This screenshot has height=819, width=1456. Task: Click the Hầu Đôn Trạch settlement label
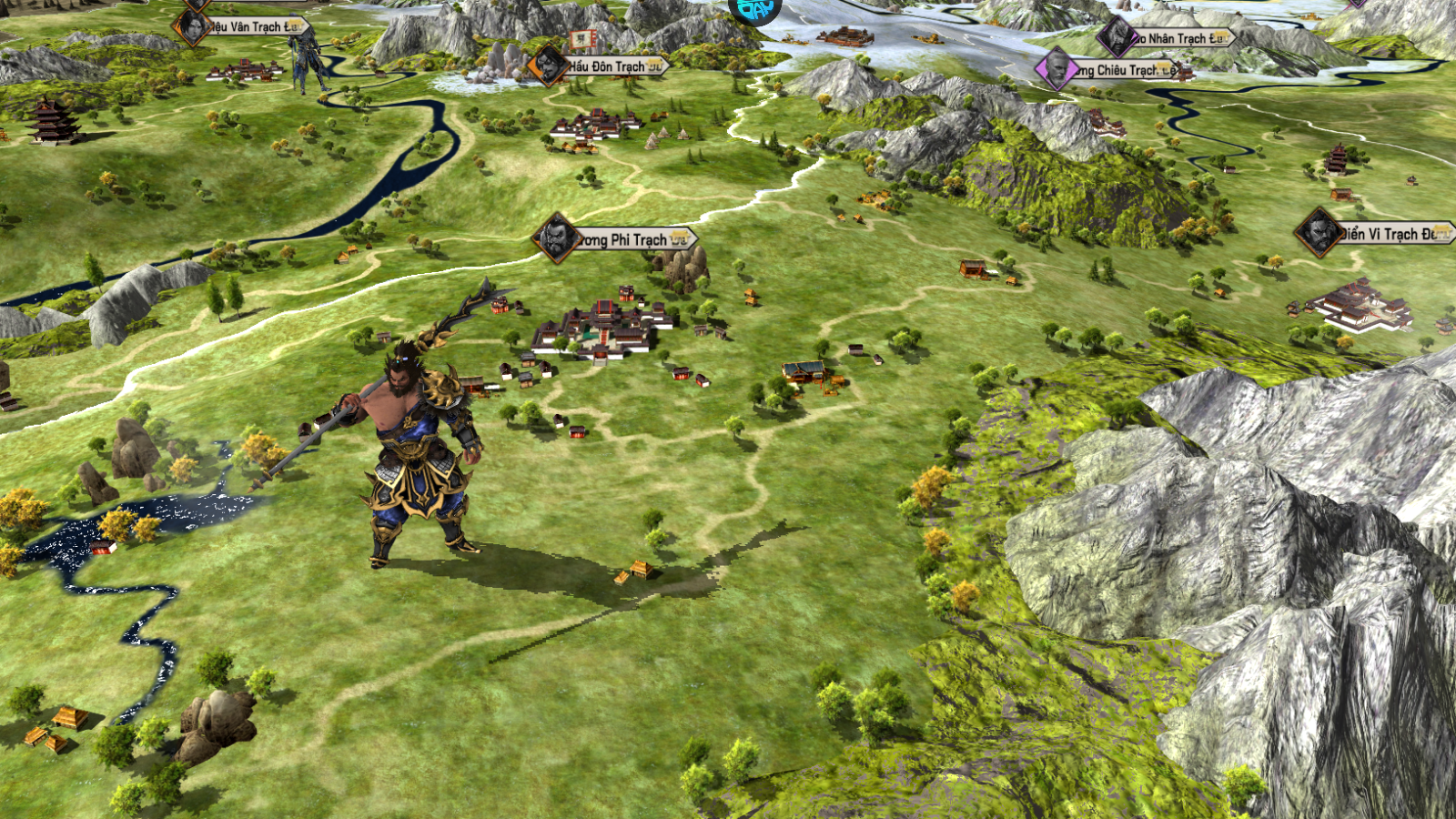tap(612, 66)
